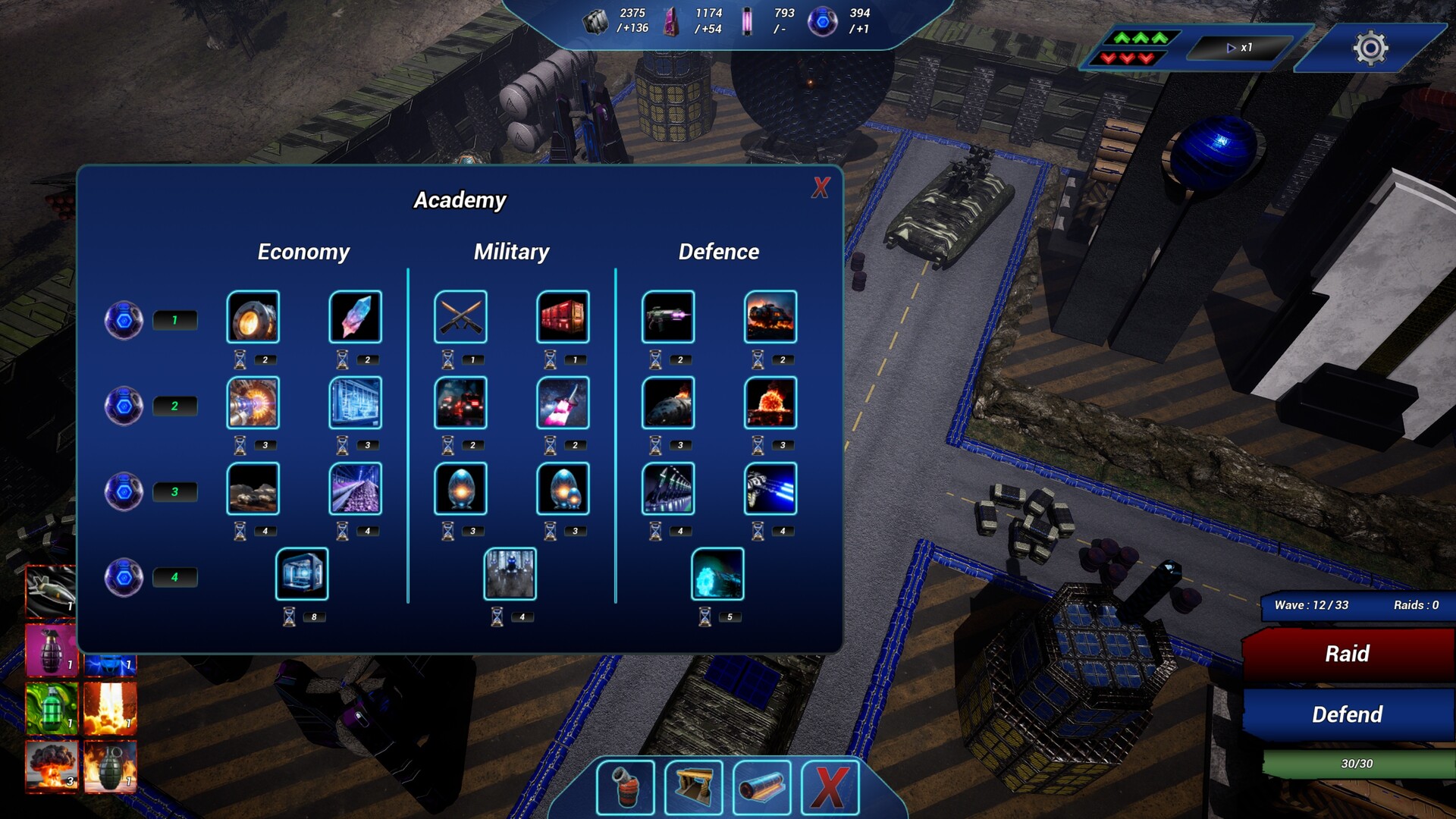Pick the purple laser gun defence research
Screen dimensions: 1456x819
pos(667,317)
